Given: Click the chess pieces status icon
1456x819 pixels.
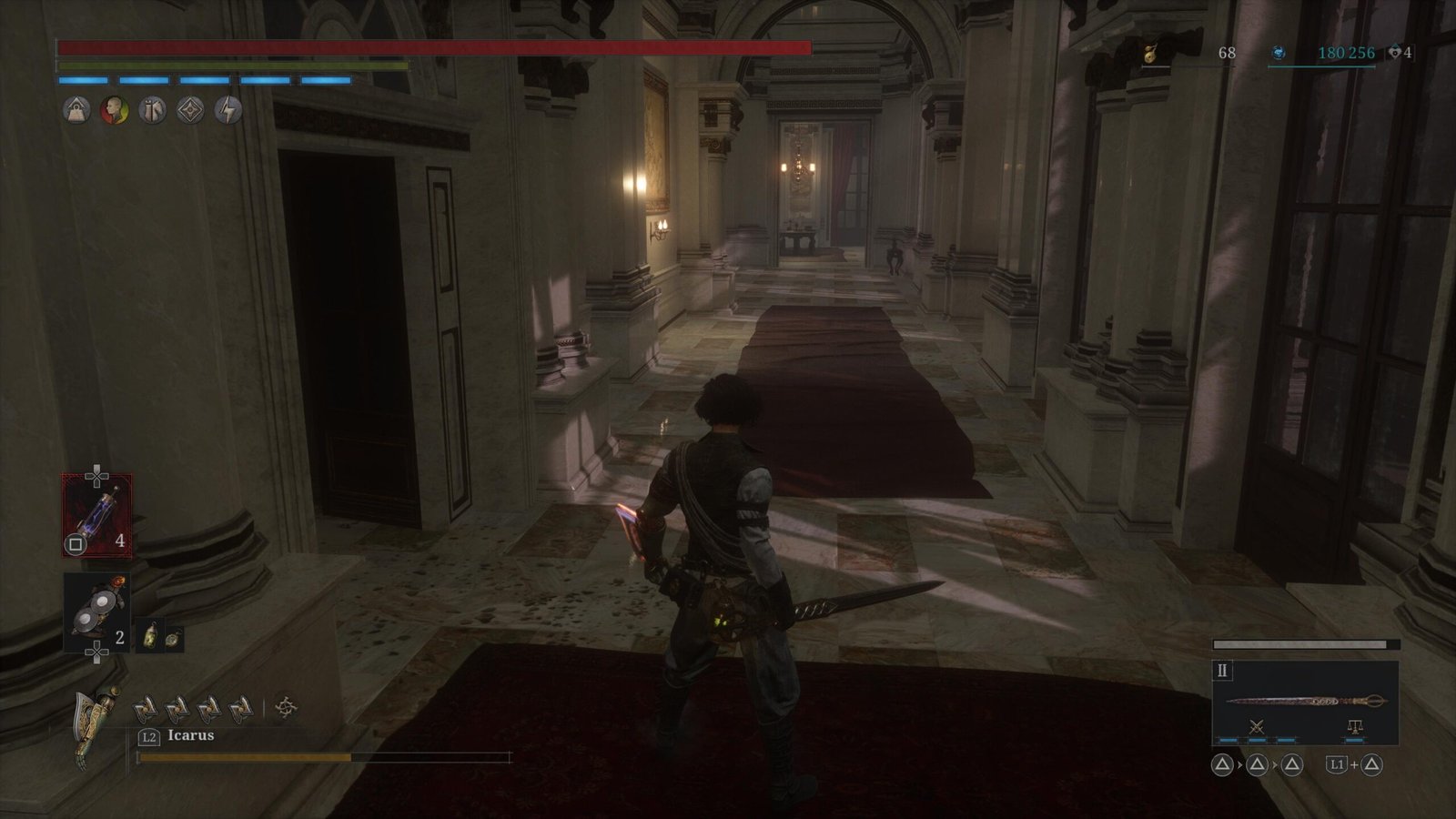Looking at the screenshot, I should coord(152,111).
